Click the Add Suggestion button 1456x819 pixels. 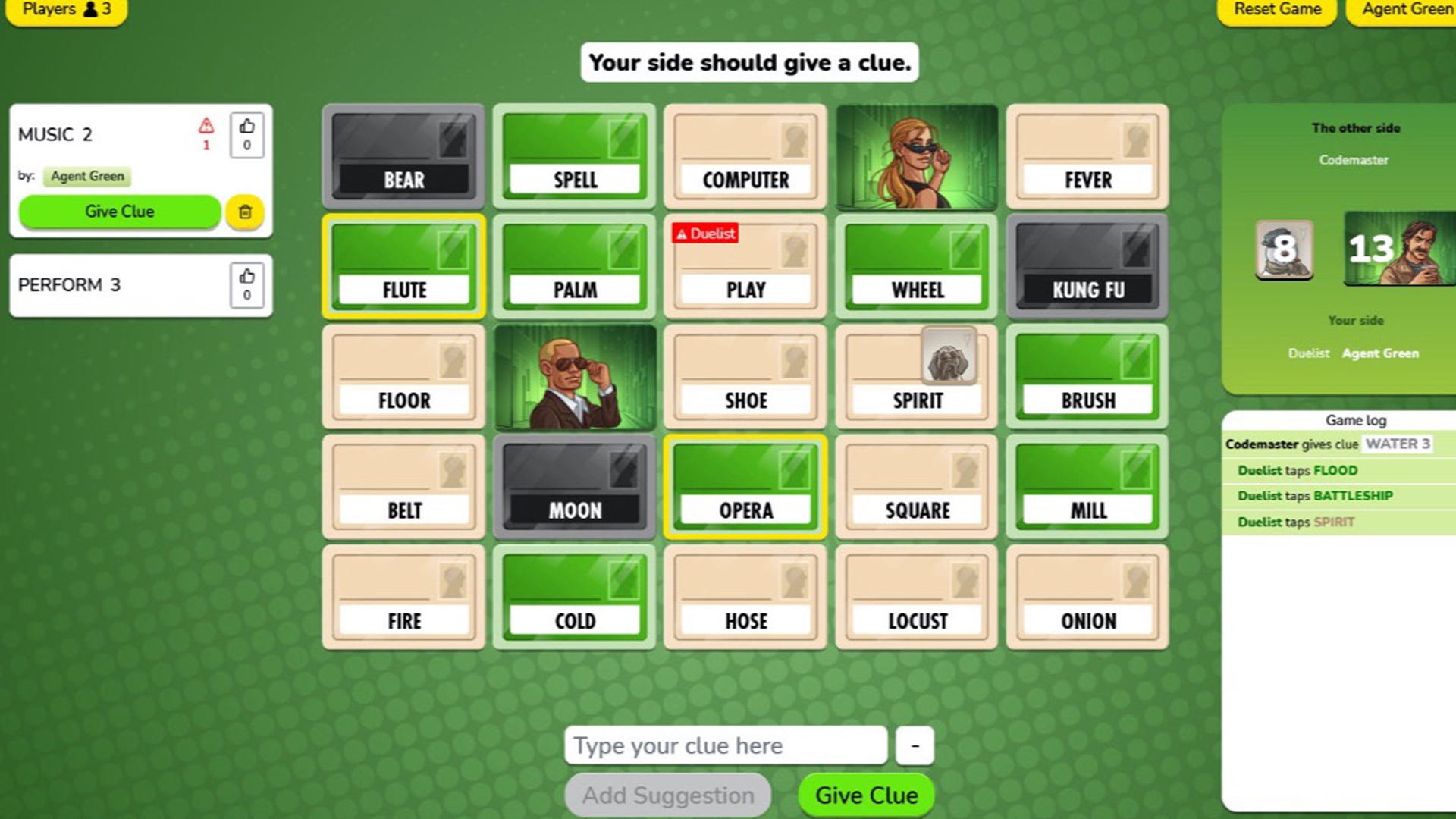[x=667, y=795]
